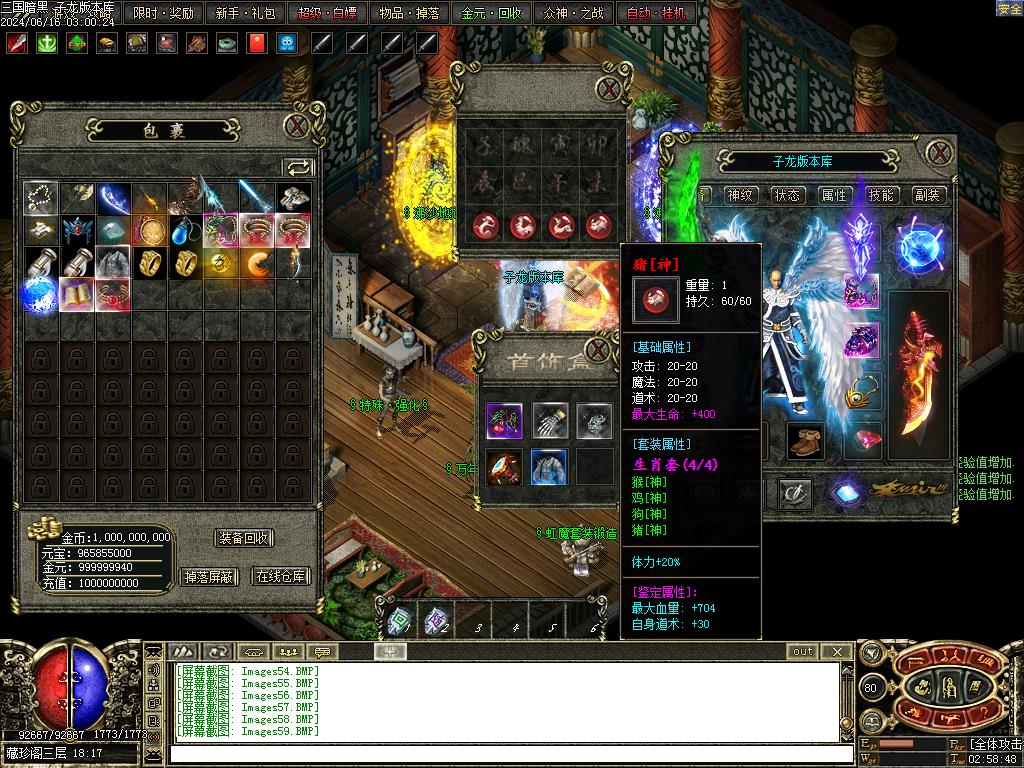1024x768 pixels.
Task: Select the boots equipment slot
Action: (x=804, y=440)
